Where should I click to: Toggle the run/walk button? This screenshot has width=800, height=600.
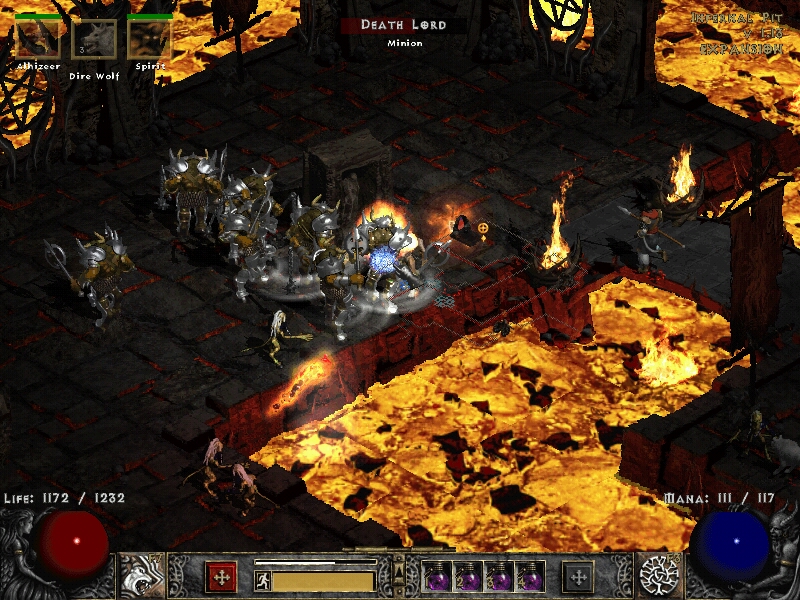[x=263, y=580]
